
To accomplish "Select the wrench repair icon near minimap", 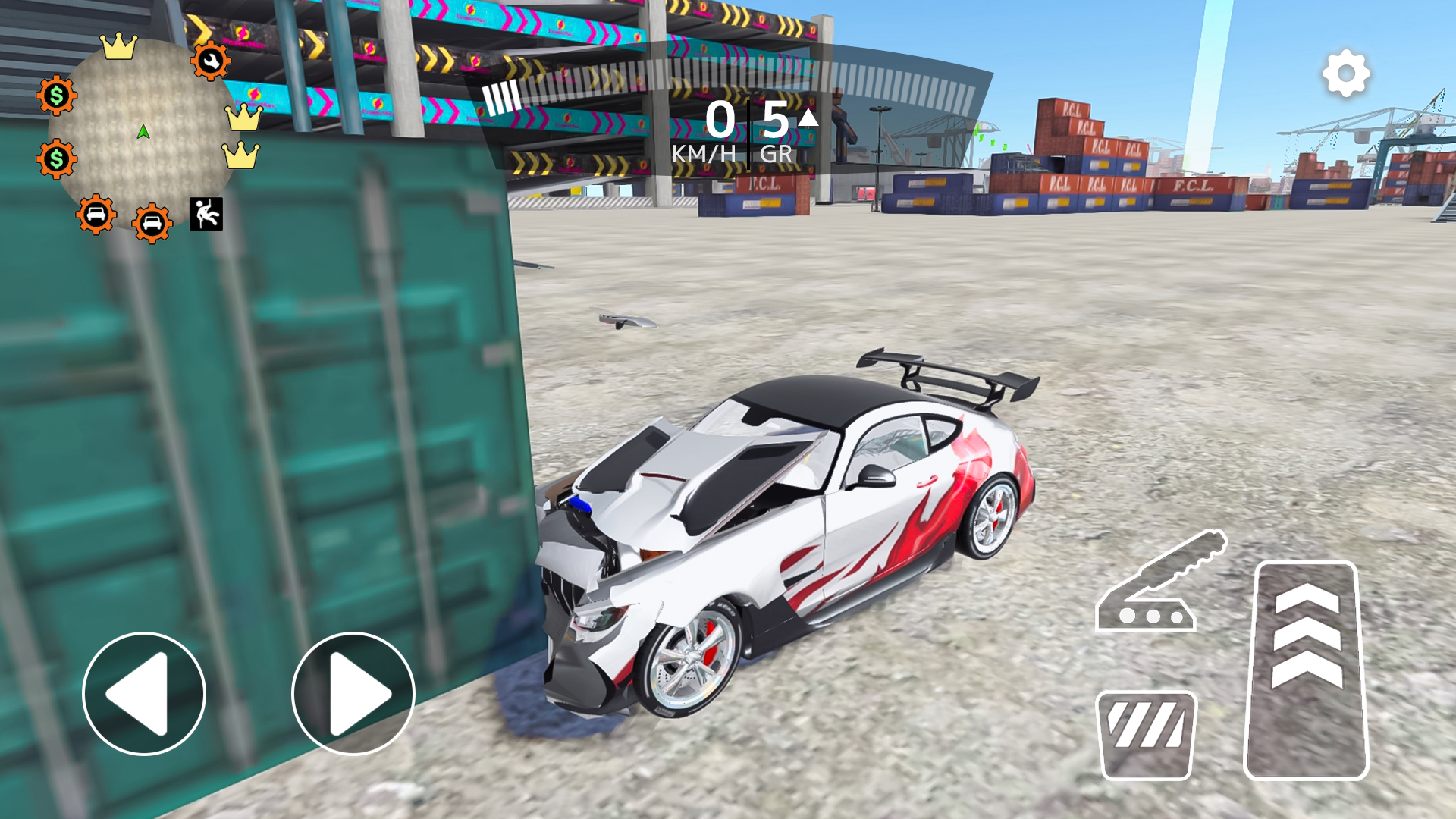I will point(210,61).
